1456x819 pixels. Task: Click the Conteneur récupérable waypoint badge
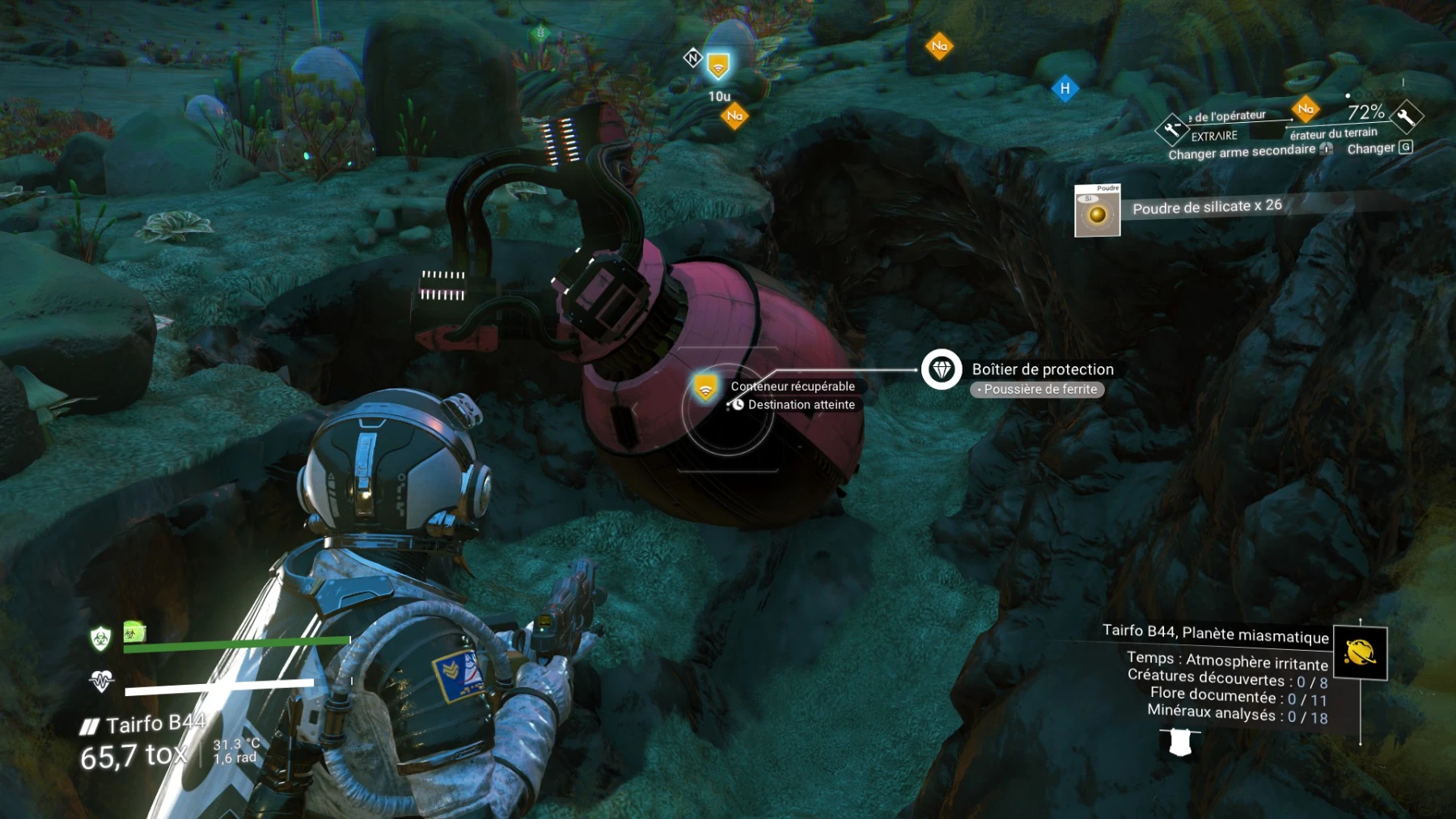705,386
